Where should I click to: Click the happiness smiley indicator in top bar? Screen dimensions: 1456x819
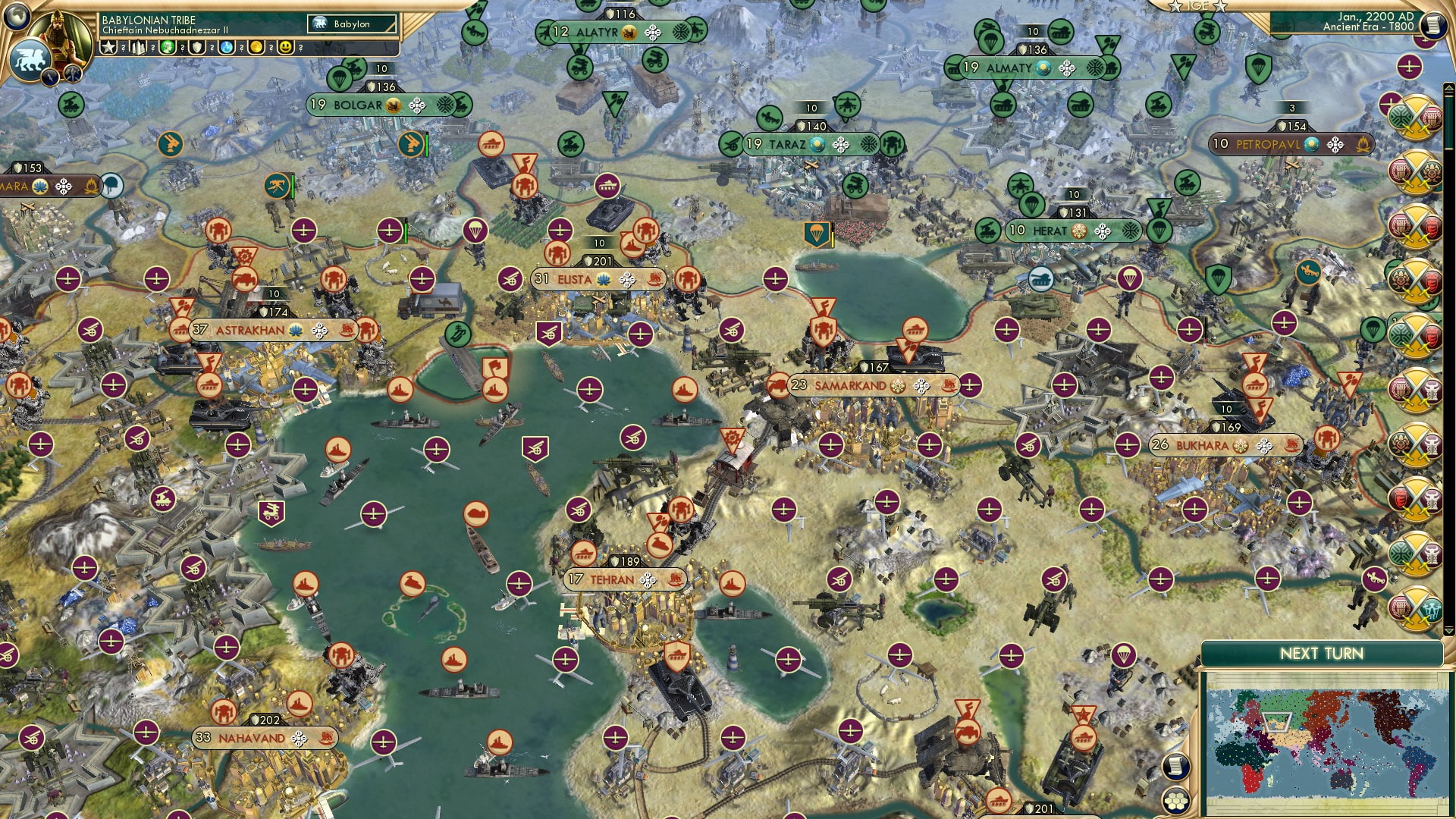285,47
